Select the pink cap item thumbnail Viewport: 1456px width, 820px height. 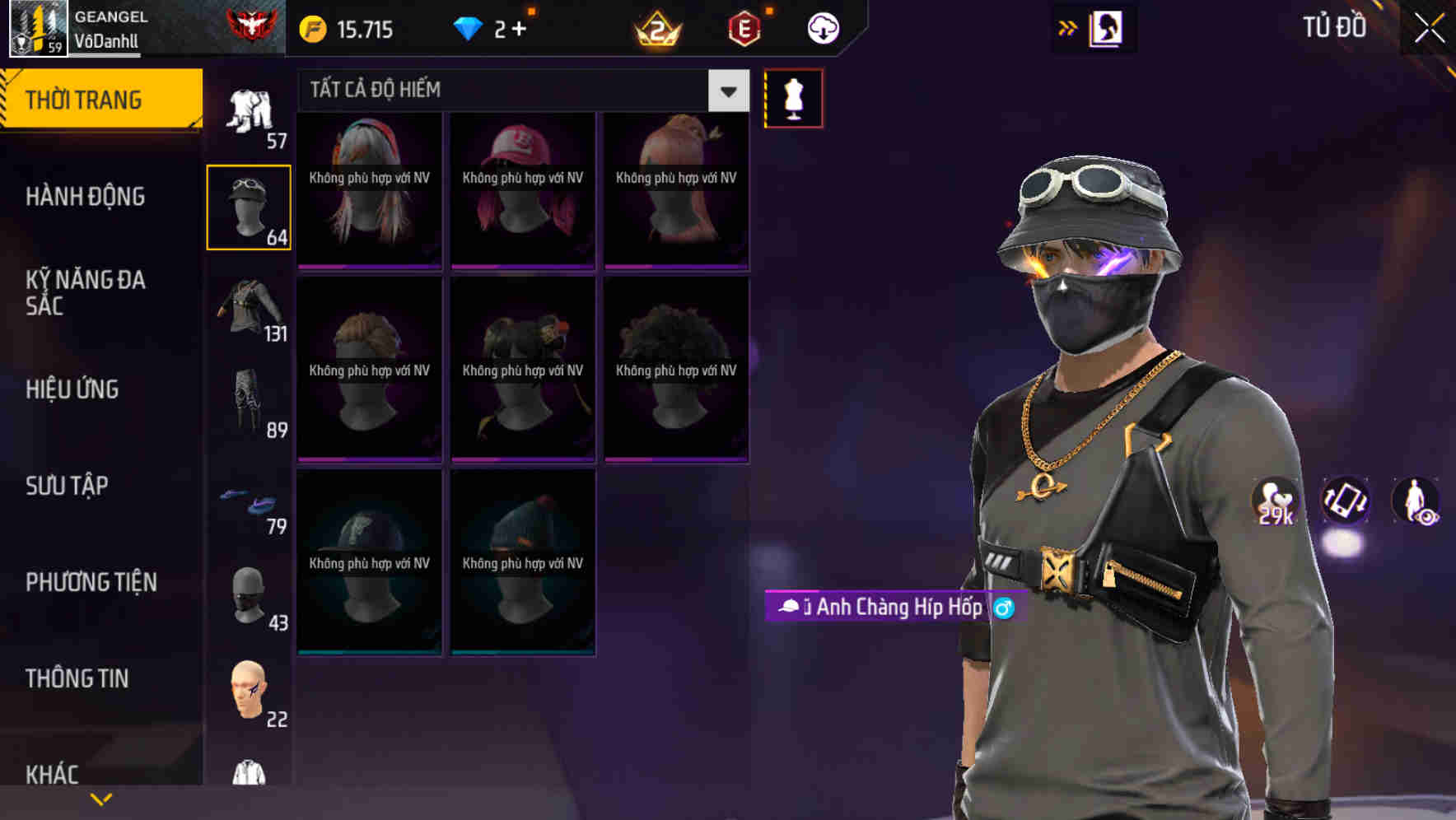[x=522, y=189]
